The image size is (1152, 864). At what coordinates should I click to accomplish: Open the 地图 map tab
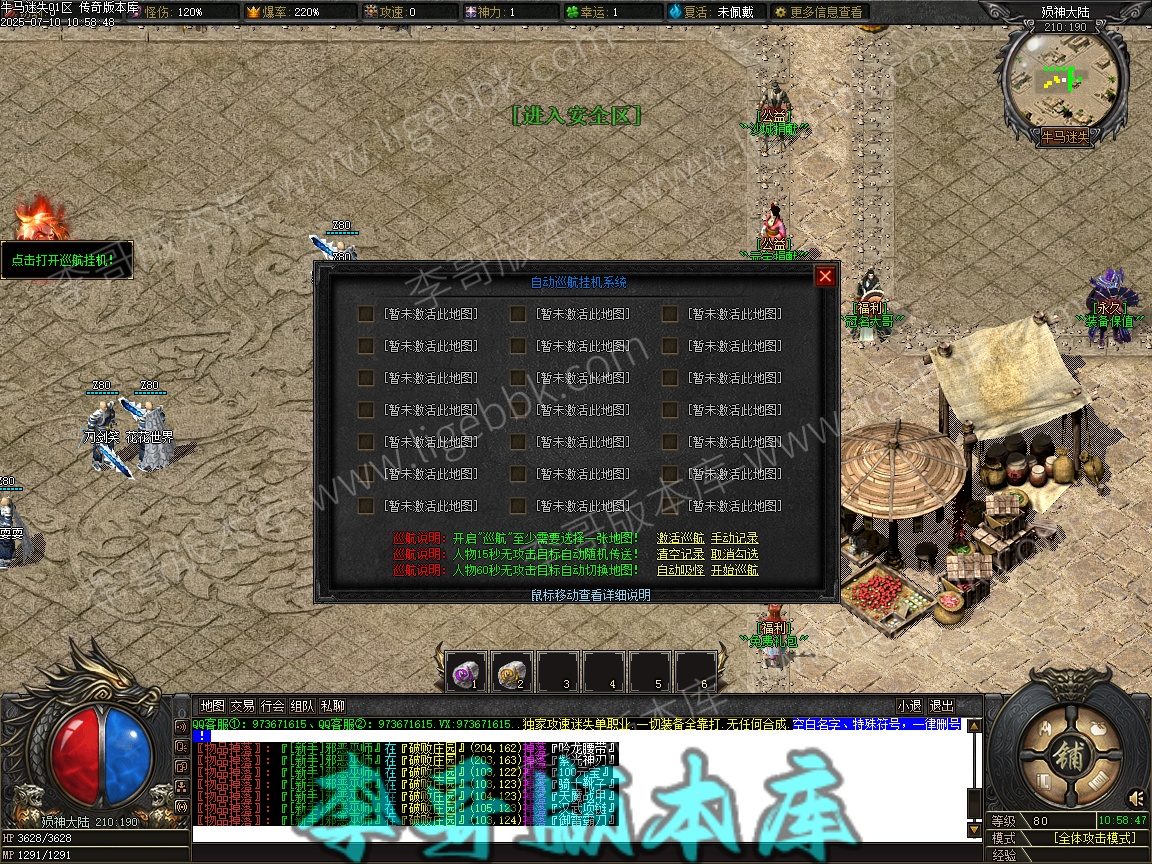212,706
